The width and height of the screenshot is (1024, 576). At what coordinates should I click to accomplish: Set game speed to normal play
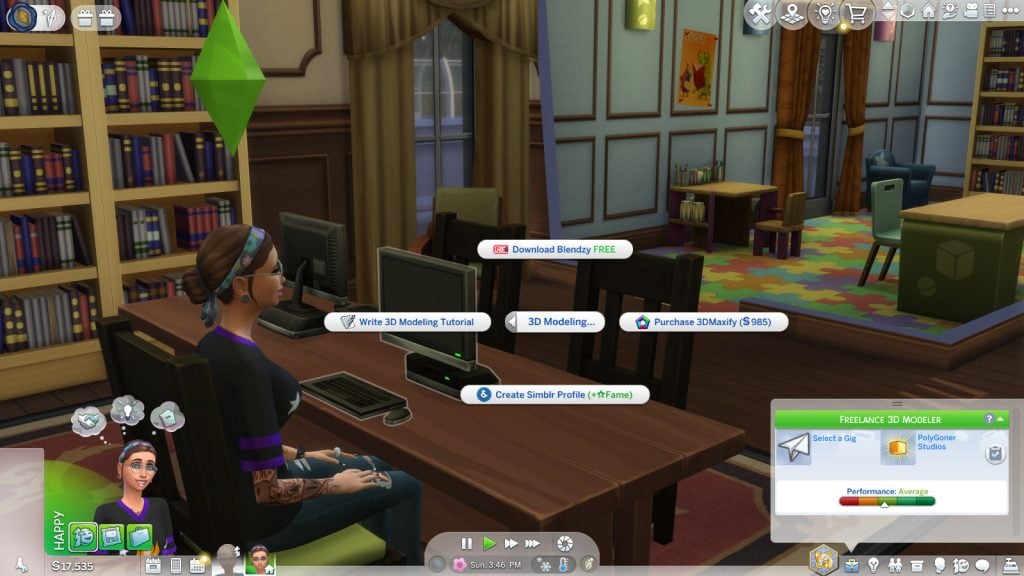(x=489, y=543)
